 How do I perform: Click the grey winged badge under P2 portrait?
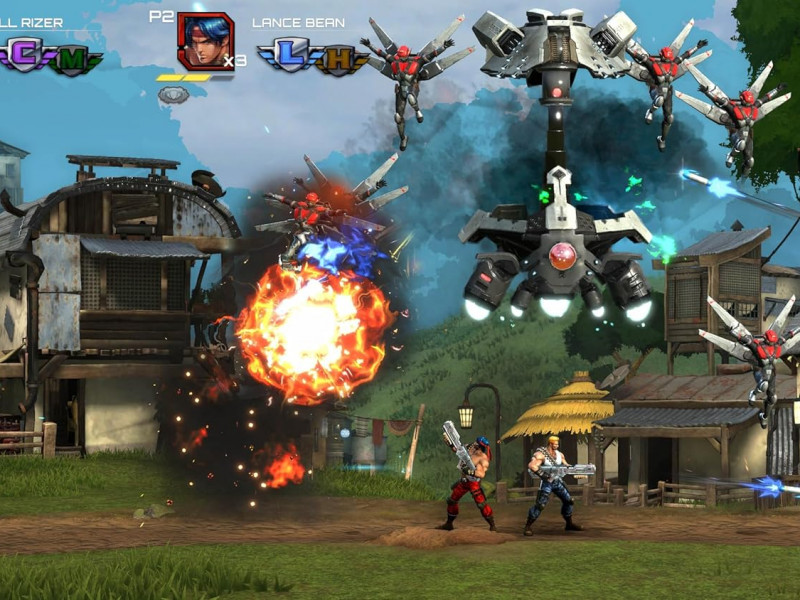(x=174, y=95)
